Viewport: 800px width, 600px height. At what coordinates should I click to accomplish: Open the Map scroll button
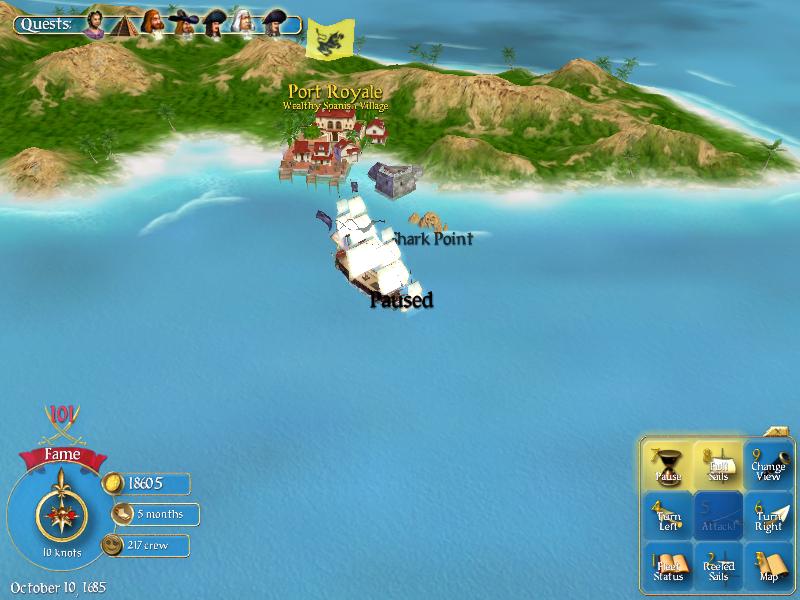[x=768, y=567]
